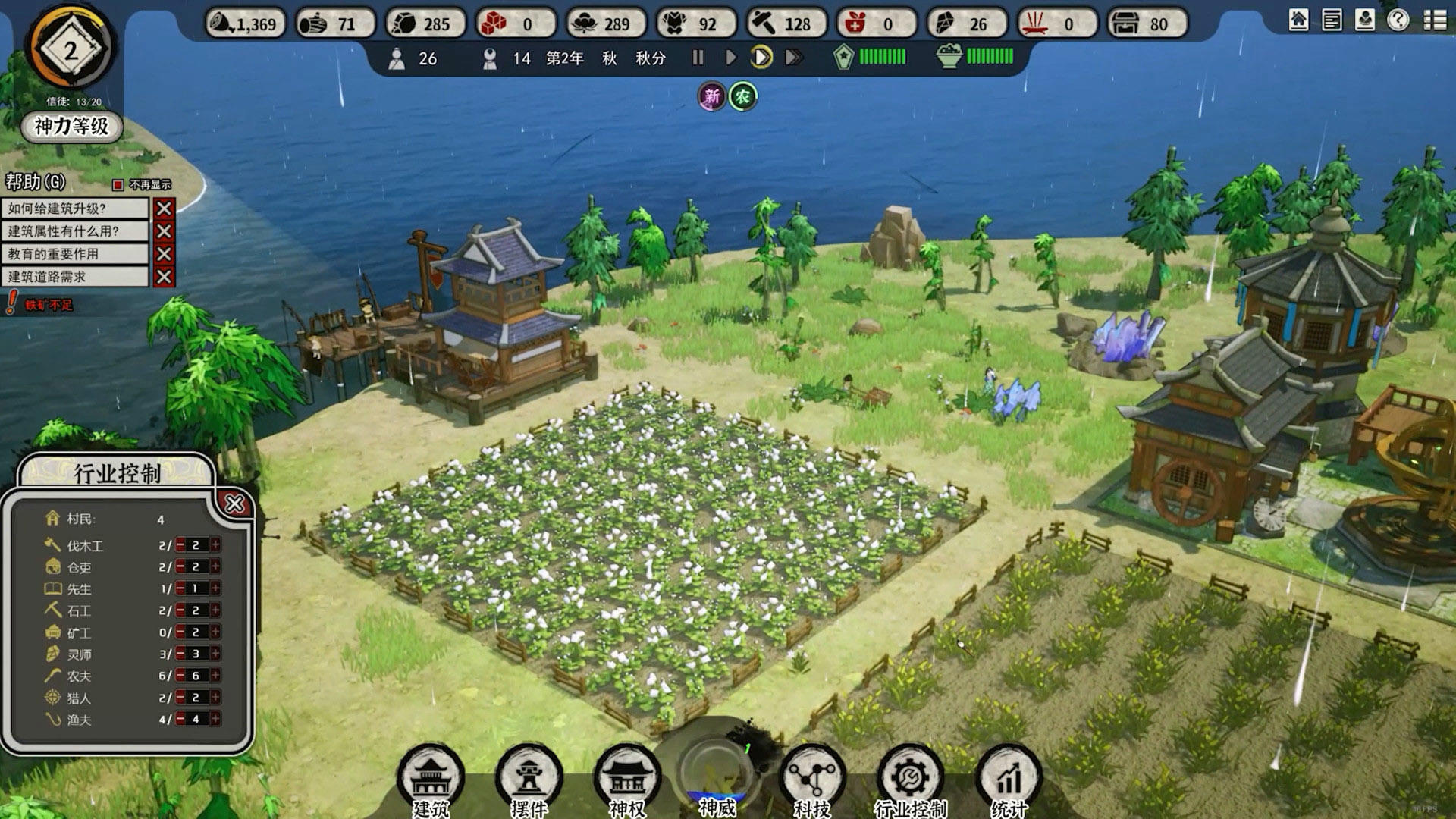Dismiss the 教育的重要作用 help tip
This screenshot has width=1456, height=819.
165,255
